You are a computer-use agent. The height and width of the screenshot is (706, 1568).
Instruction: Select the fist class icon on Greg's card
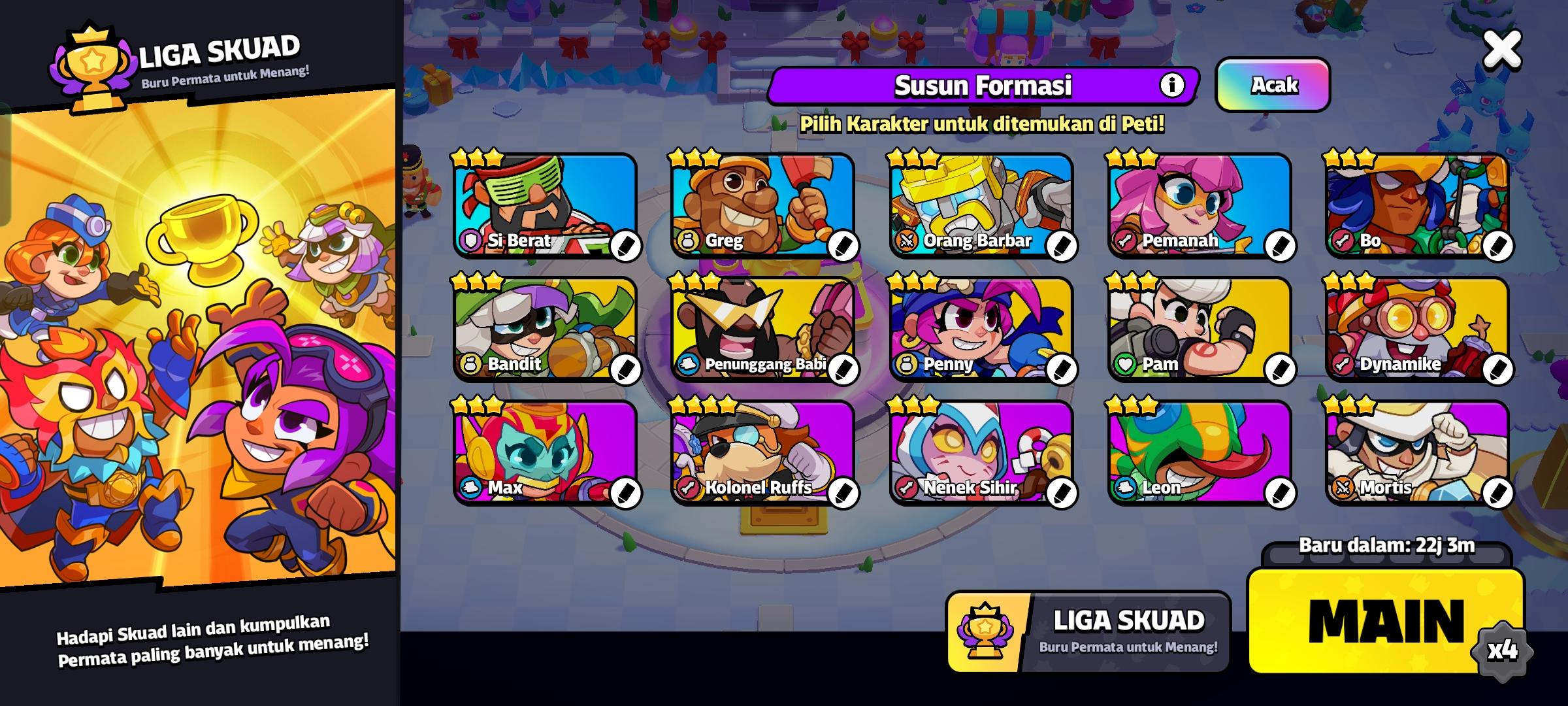coord(689,242)
